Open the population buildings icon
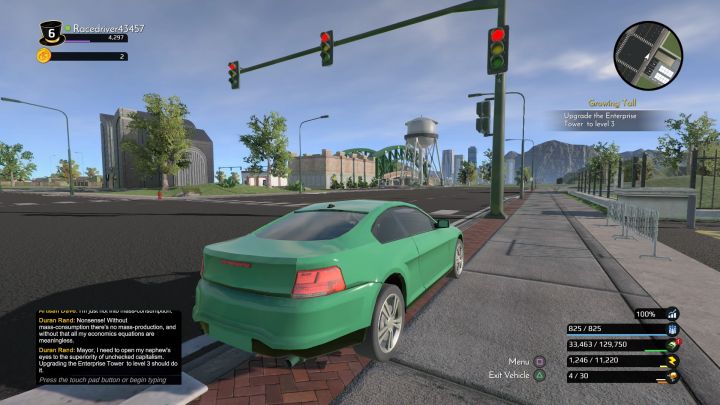The width and height of the screenshot is (720, 405). [672, 328]
